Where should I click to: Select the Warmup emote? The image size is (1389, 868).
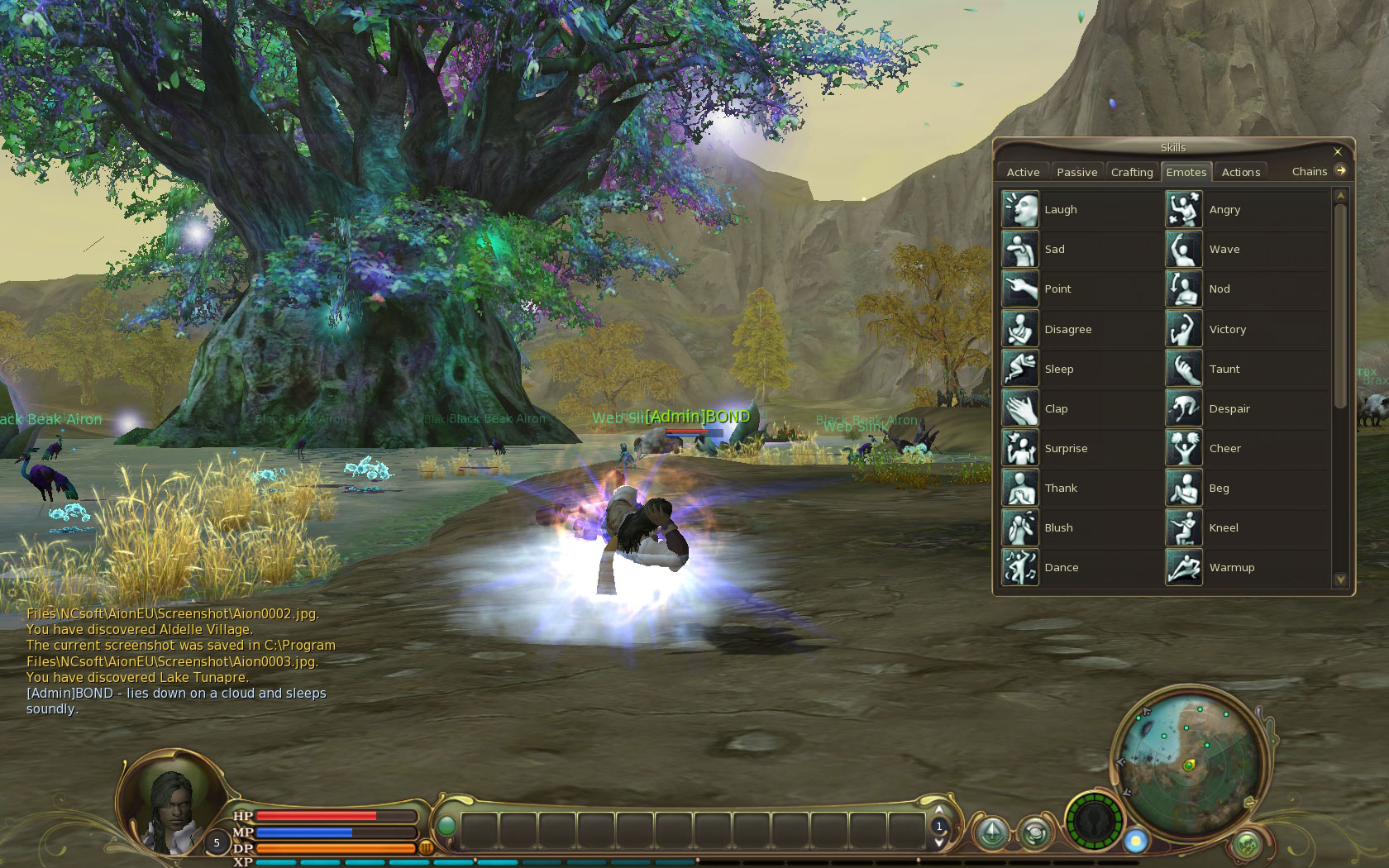coord(1184,568)
